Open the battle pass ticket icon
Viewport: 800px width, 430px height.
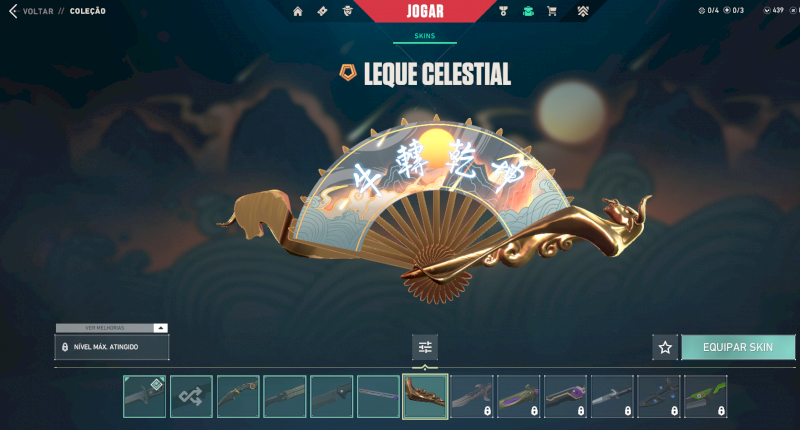tap(322, 11)
